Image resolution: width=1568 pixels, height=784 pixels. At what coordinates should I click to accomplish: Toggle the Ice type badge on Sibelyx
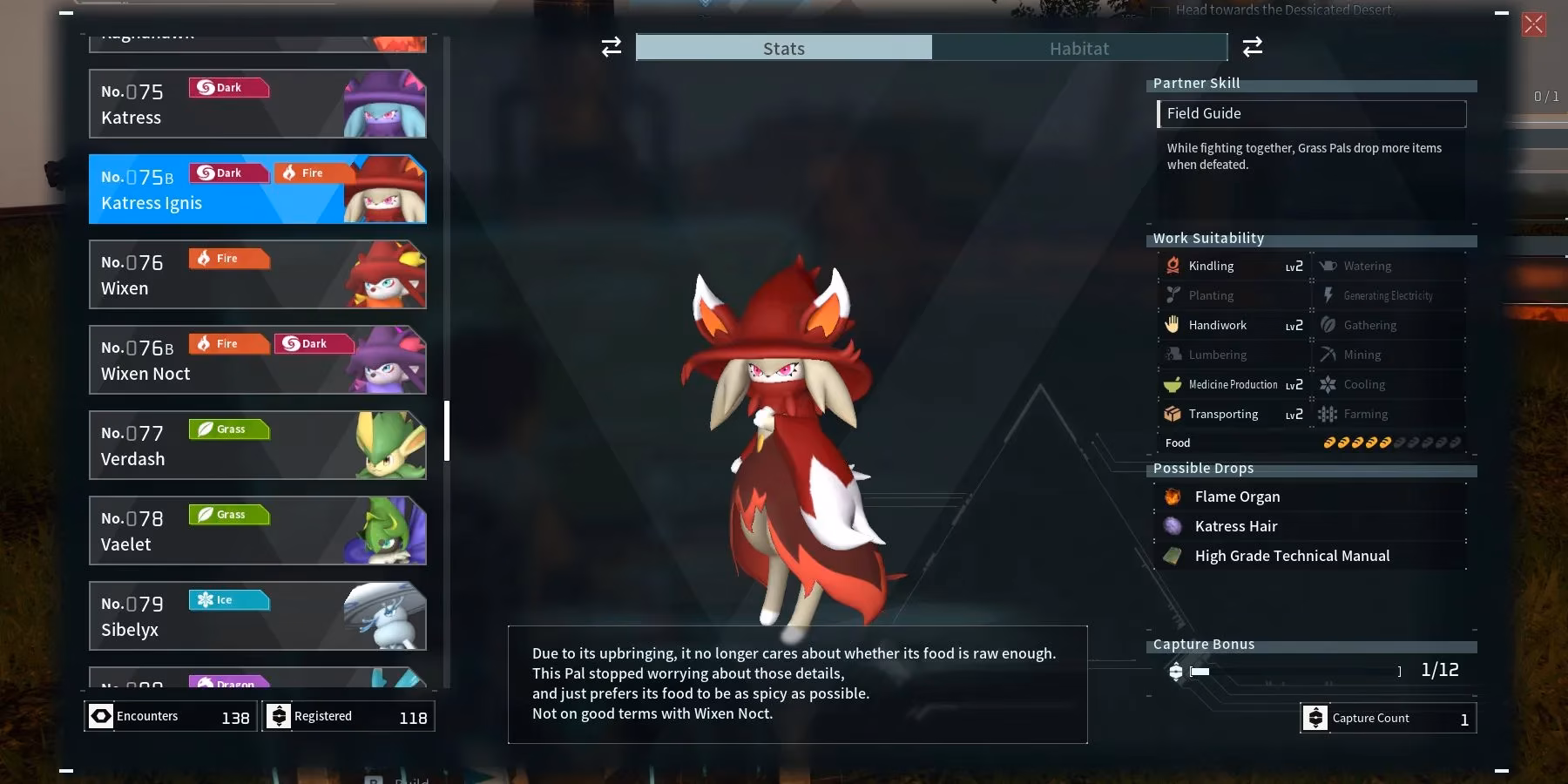228,599
